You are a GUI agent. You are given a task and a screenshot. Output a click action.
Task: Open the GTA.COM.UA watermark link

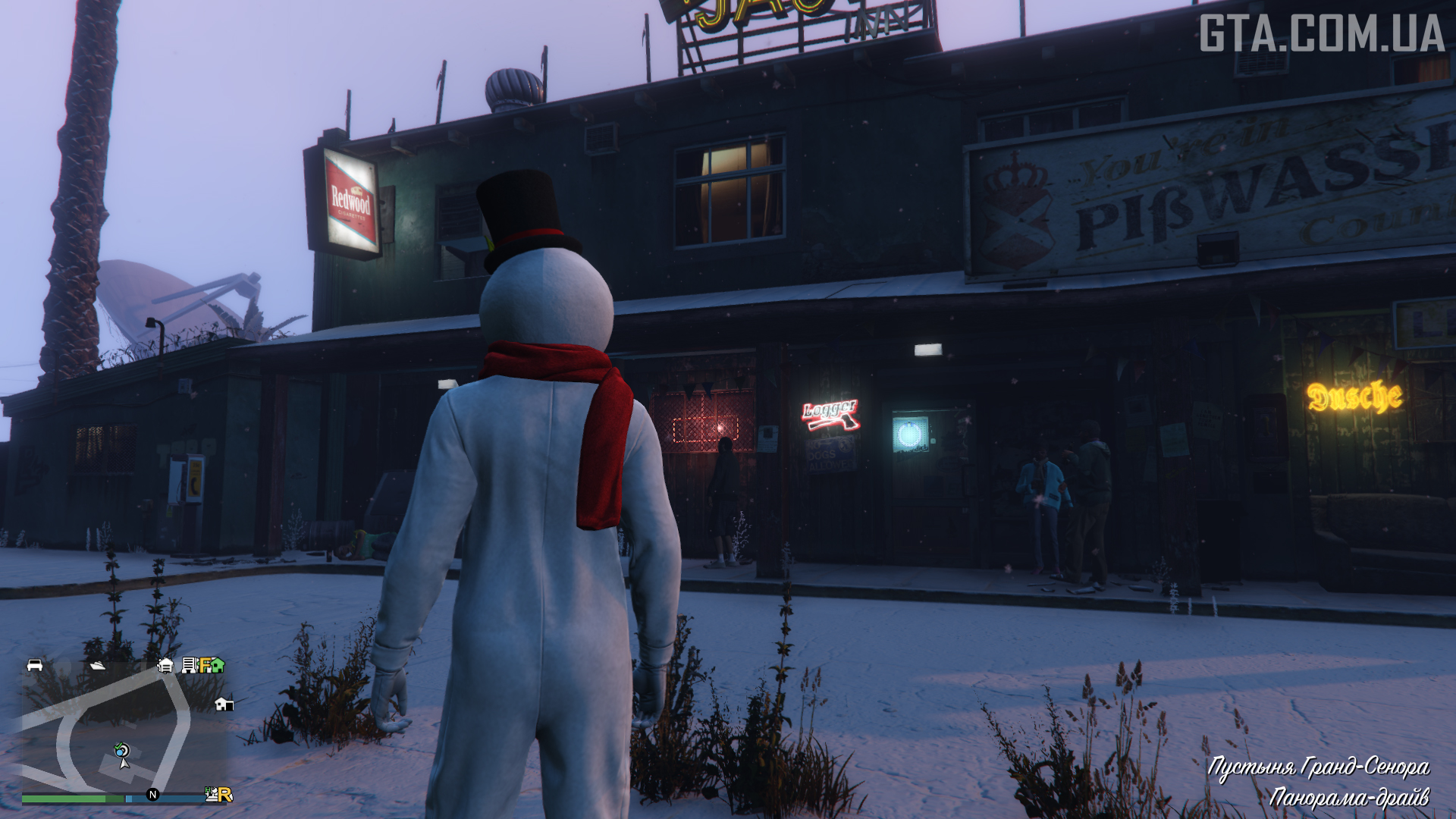pos(1321,33)
